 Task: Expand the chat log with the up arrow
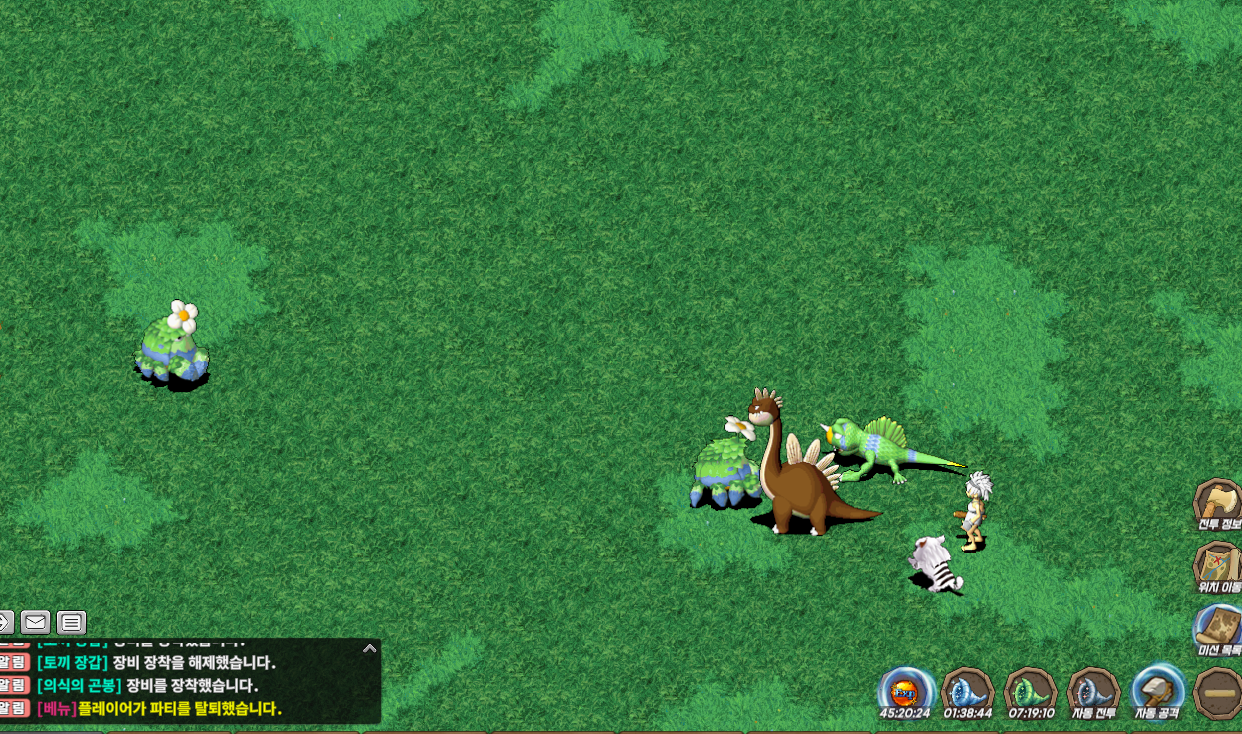[369, 648]
